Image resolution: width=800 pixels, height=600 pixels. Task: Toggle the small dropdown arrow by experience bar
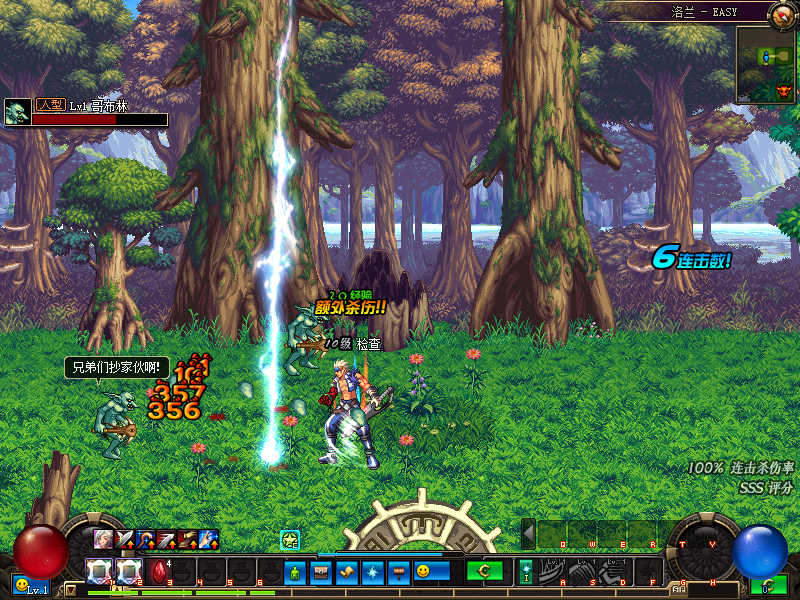coord(69,589)
